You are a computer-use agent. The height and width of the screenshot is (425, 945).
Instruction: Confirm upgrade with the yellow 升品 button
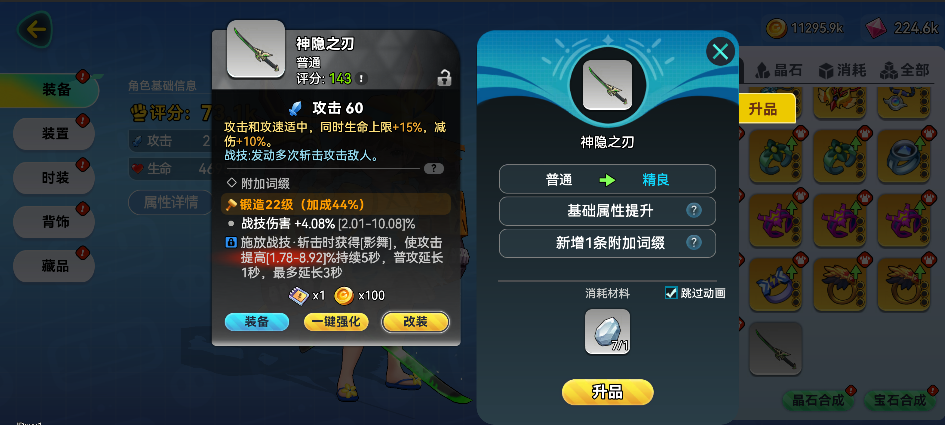607,392
